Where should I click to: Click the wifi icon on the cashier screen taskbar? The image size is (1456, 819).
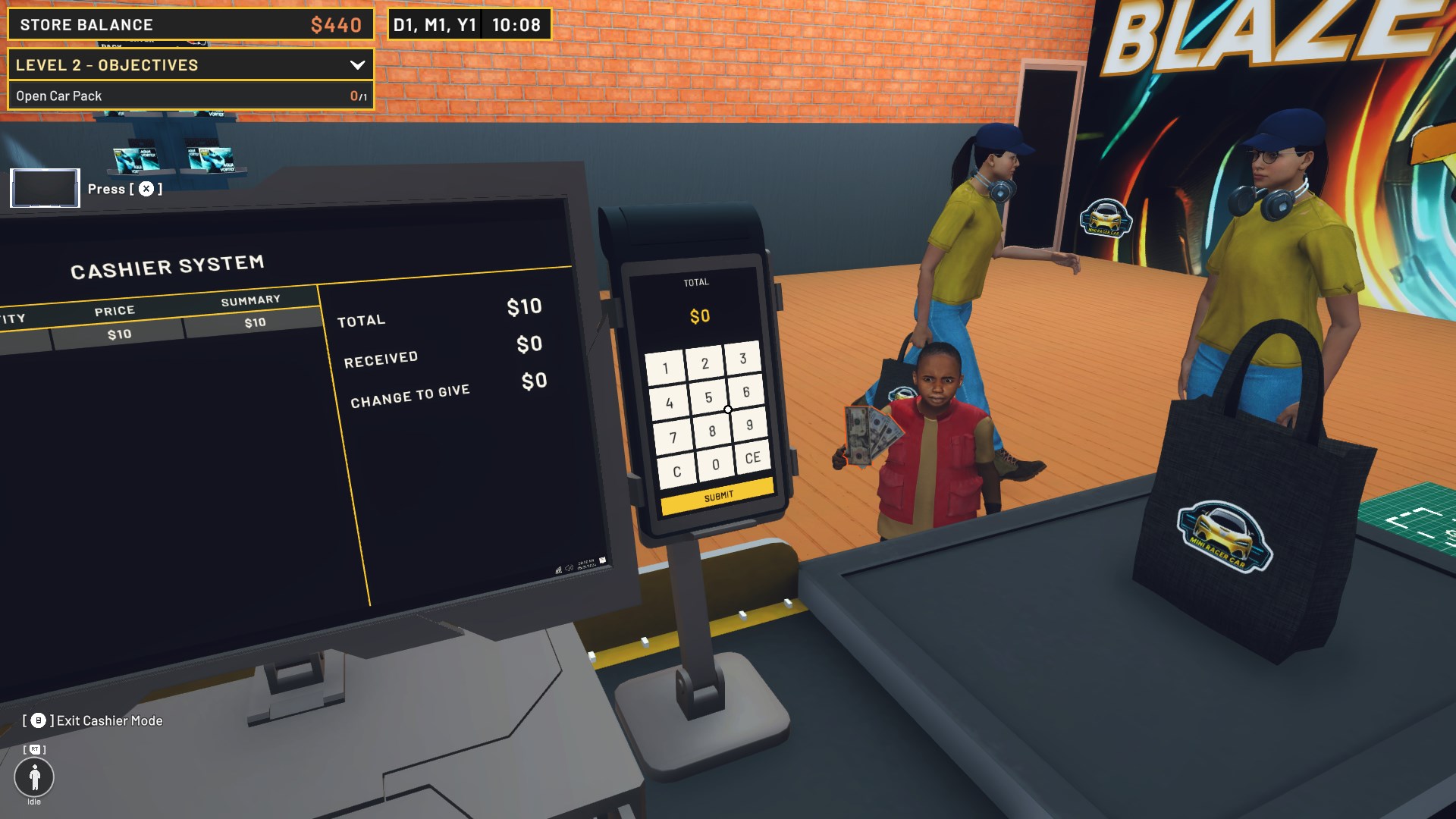559,570
